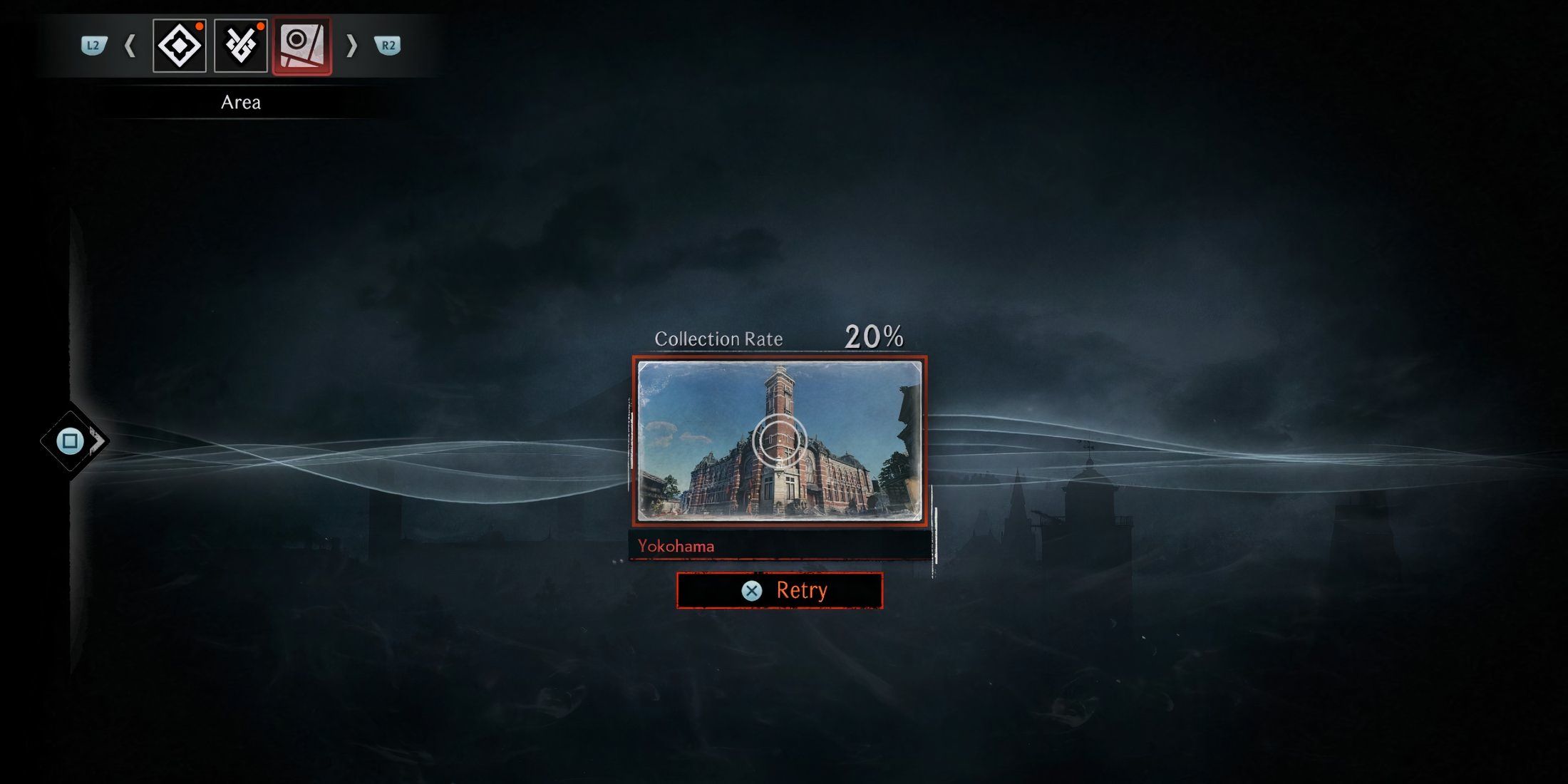
Task: Advance to the next tab with right arrow
Action: pos(351,47)
